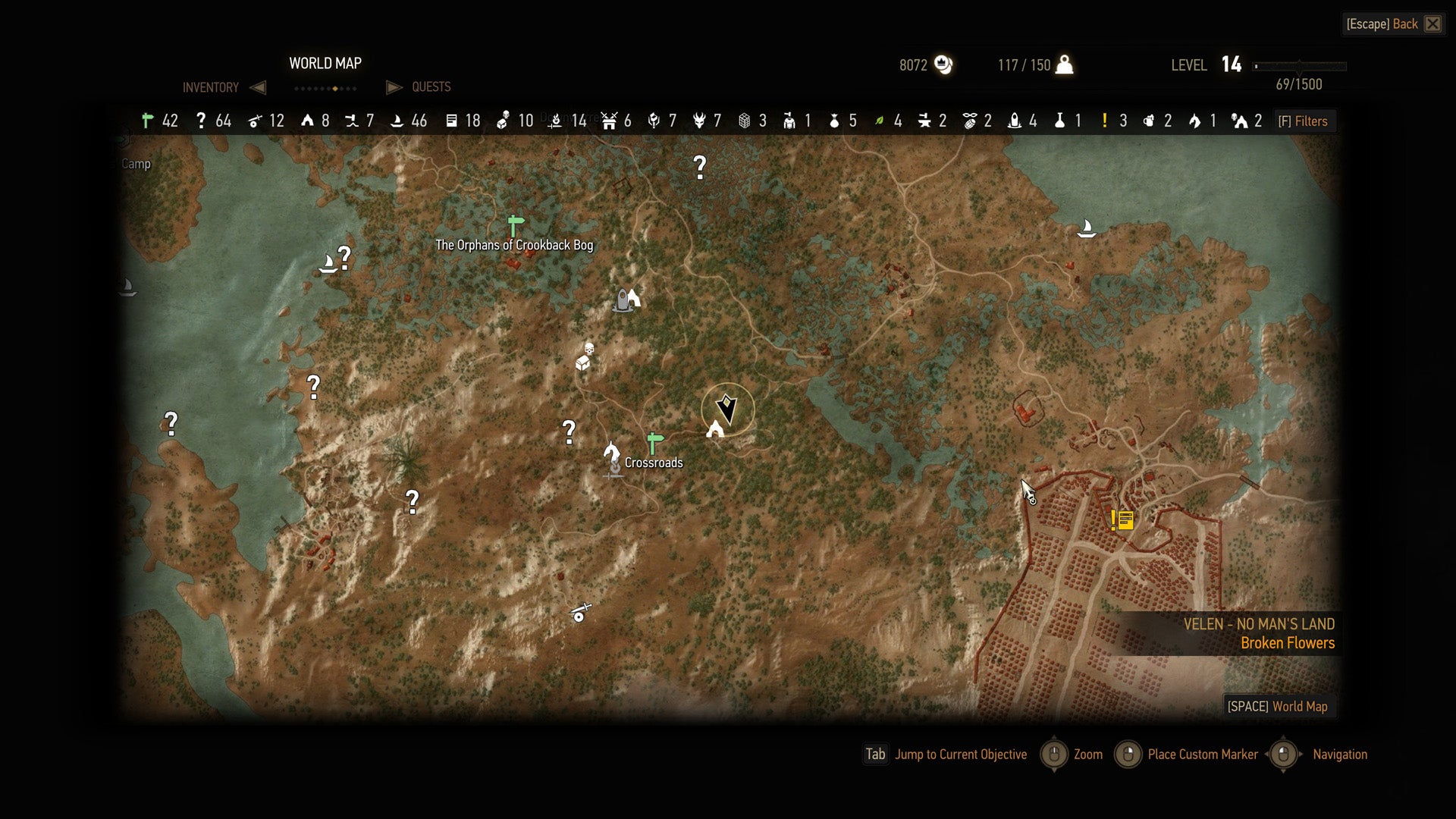This screenshot has height=819, width=1456.
Task: Select the signpost fast travel filter icon
Action: [146, 121]
